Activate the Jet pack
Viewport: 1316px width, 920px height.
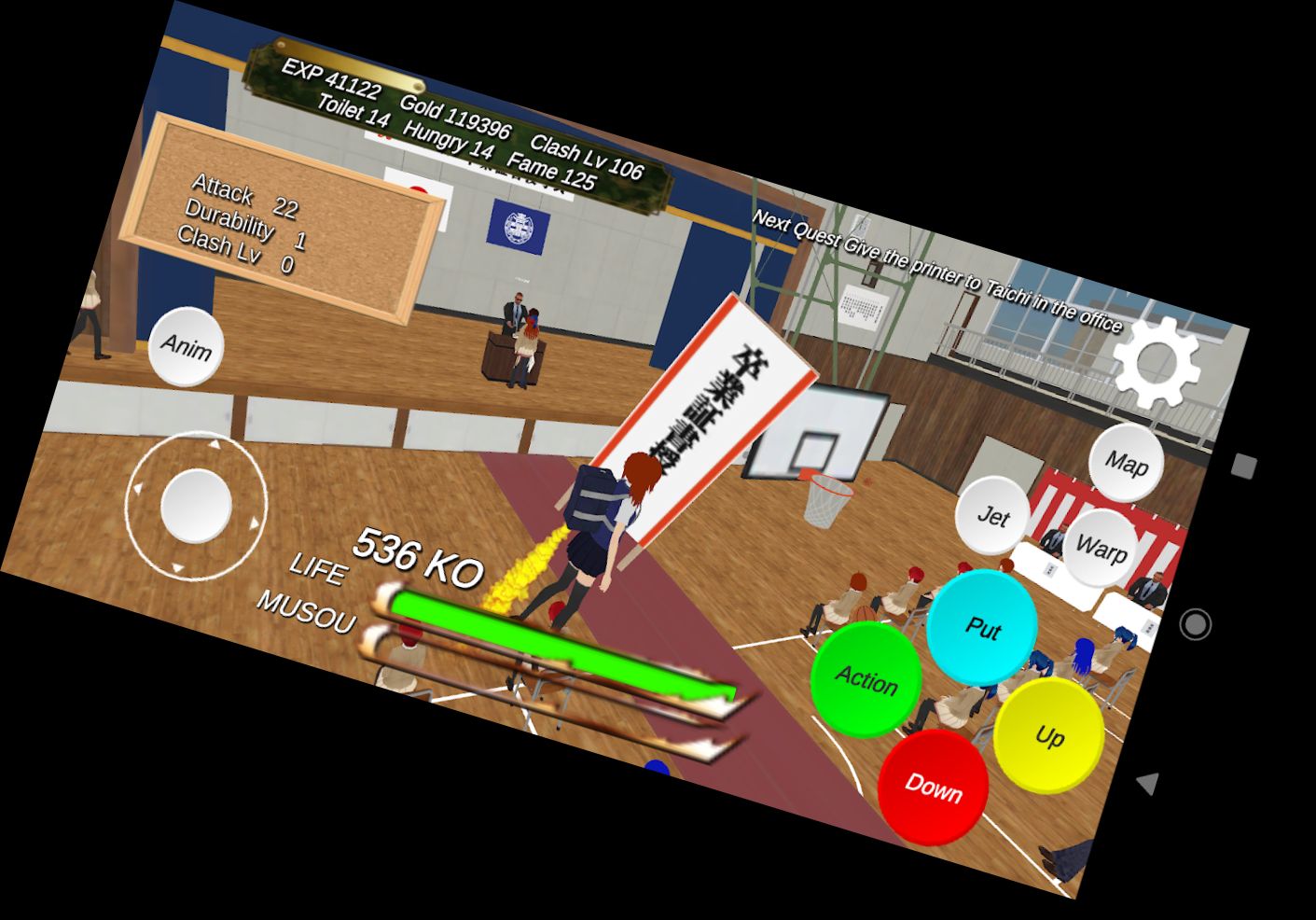coord(992,514)
